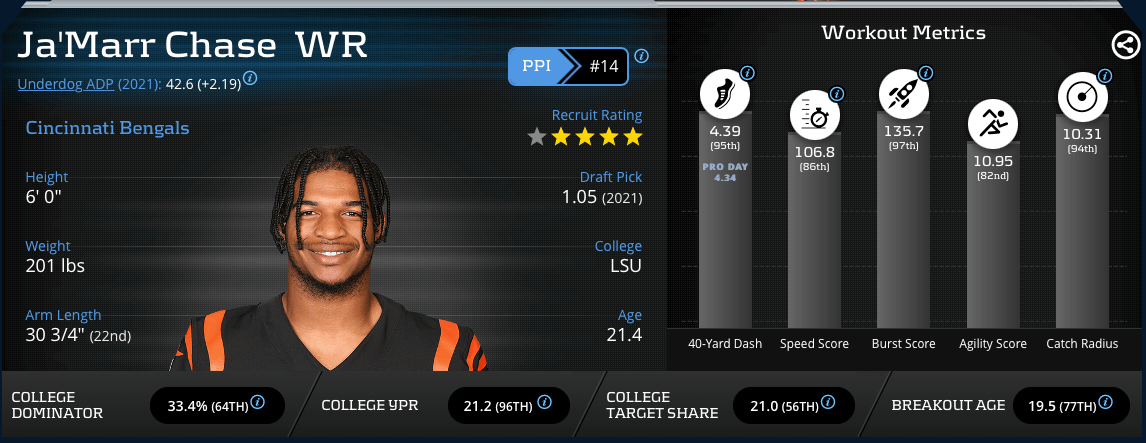Click the Breakout Age info icon

pos(1105,402)
